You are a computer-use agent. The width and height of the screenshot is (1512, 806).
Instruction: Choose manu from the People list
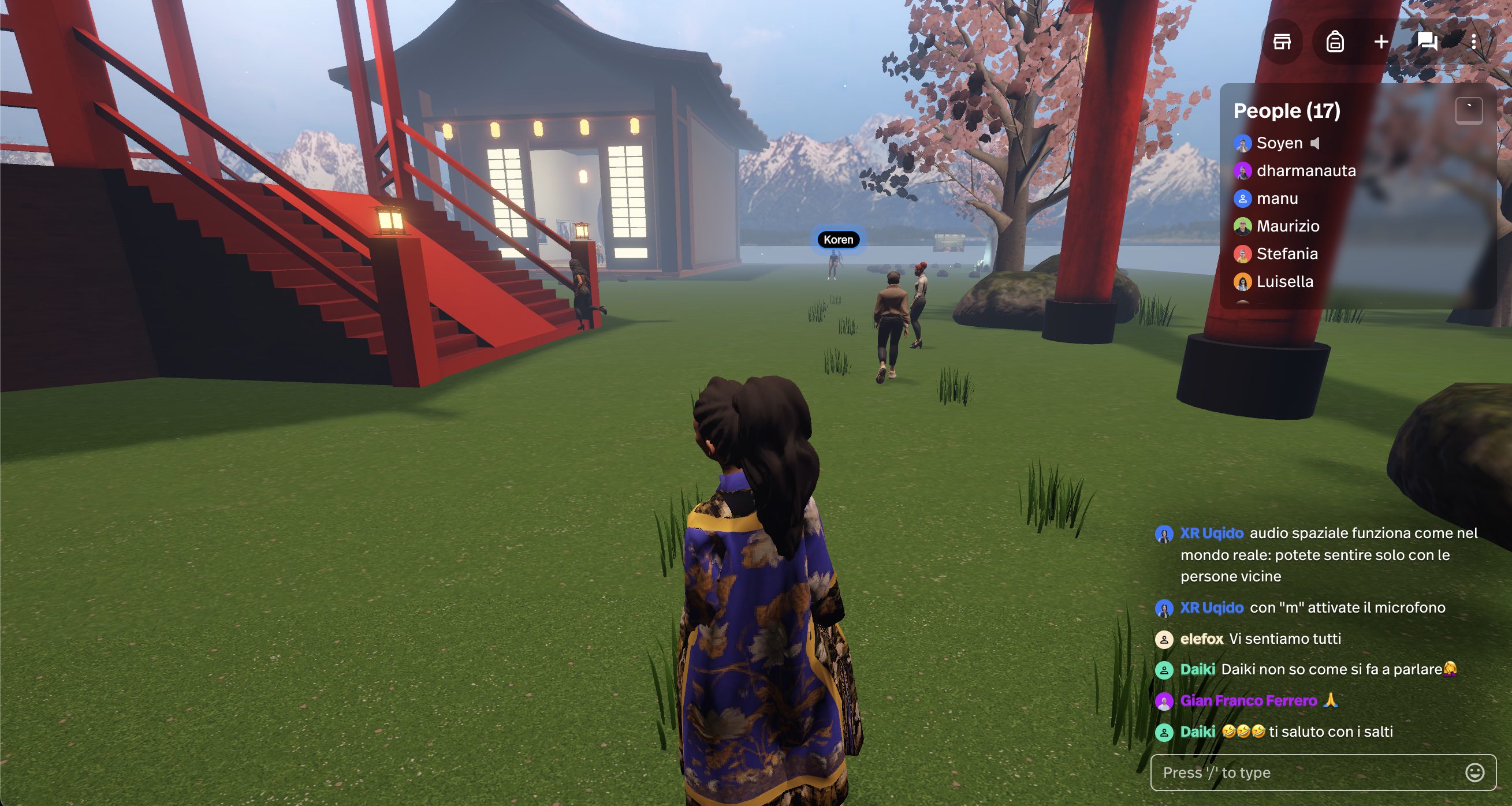click(x=1276, y=198)
